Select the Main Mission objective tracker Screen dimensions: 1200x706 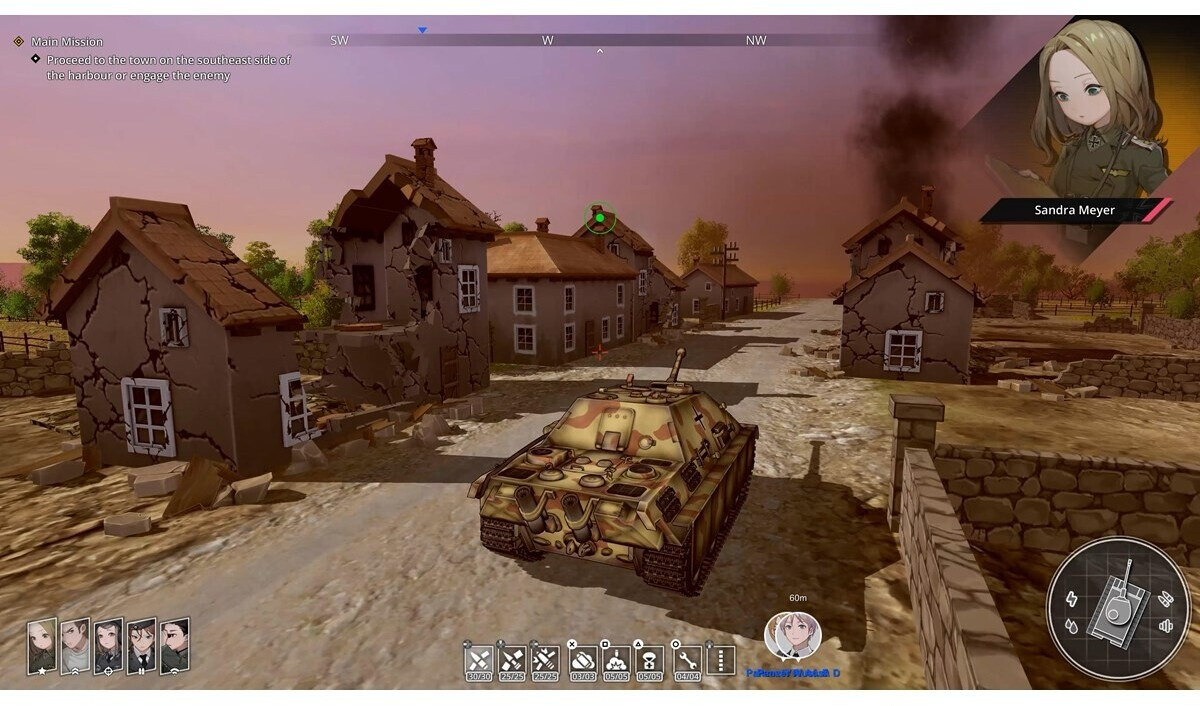66,42
